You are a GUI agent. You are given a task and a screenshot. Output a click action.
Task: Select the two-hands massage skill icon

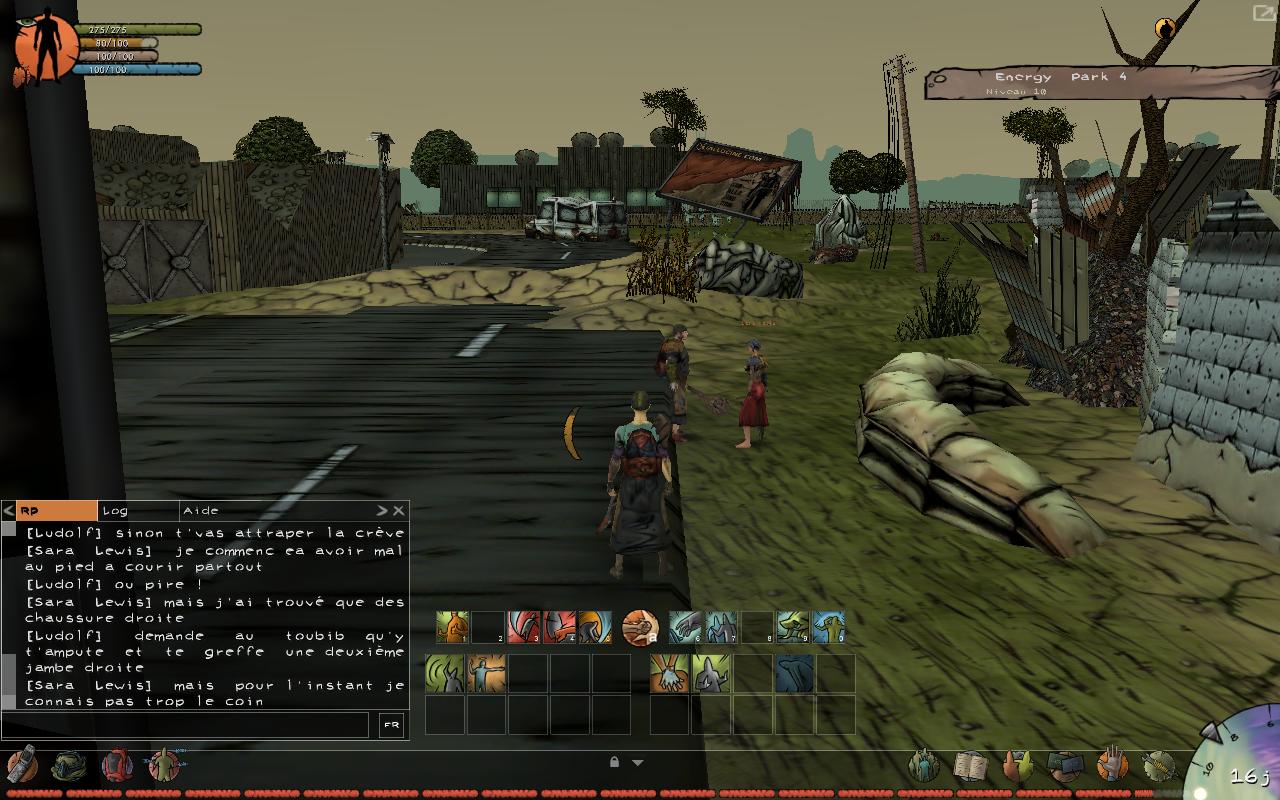coord(668,673)
